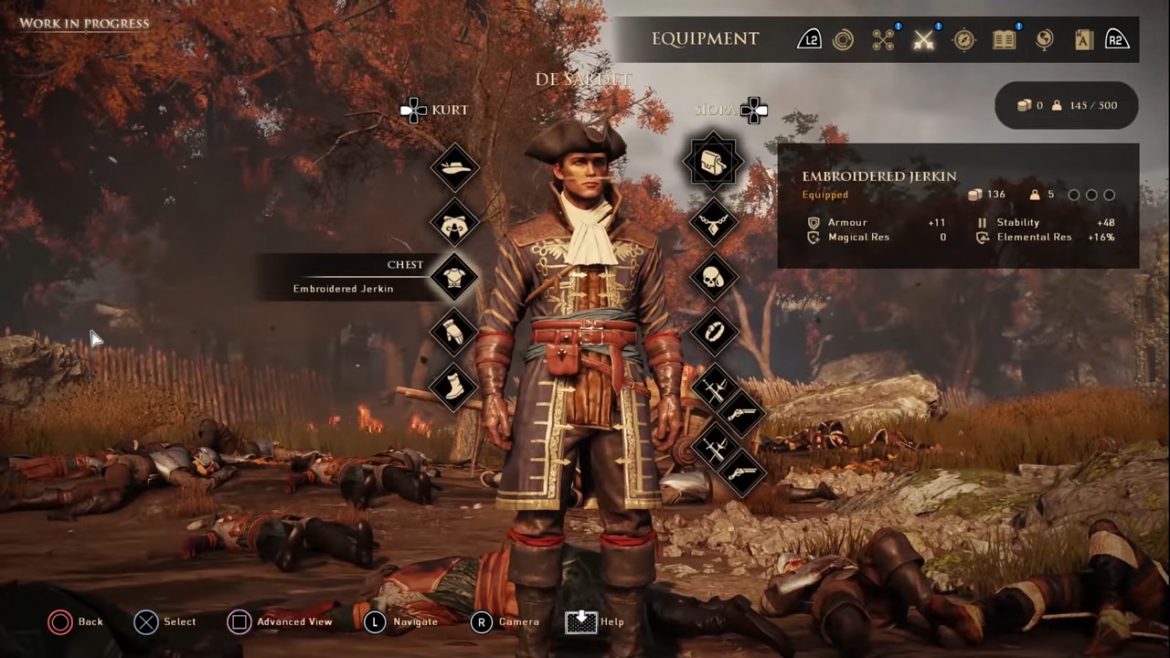Open the skill tree nodes tab
Screen dimensions: 1170x658
point(883,40)
